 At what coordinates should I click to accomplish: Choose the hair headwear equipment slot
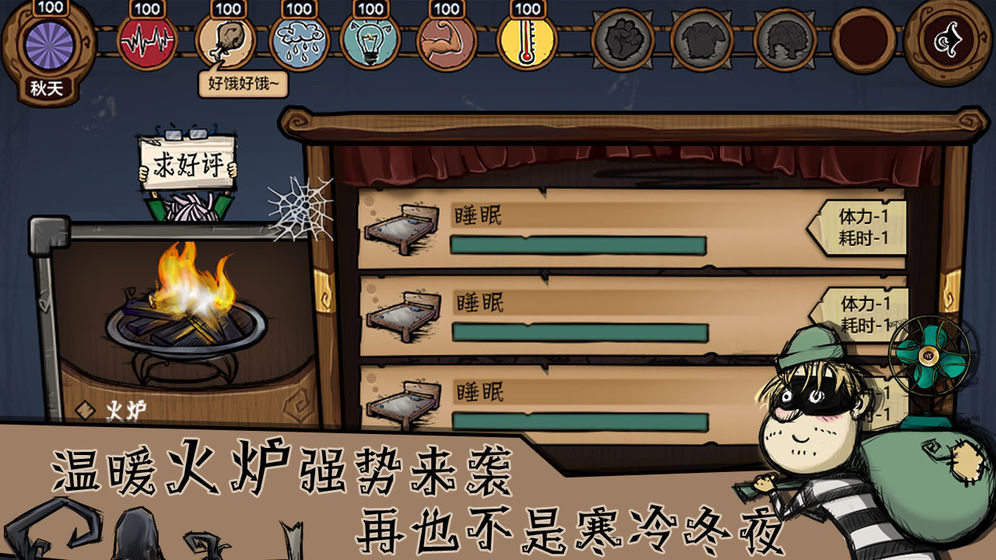click(783, 40)
